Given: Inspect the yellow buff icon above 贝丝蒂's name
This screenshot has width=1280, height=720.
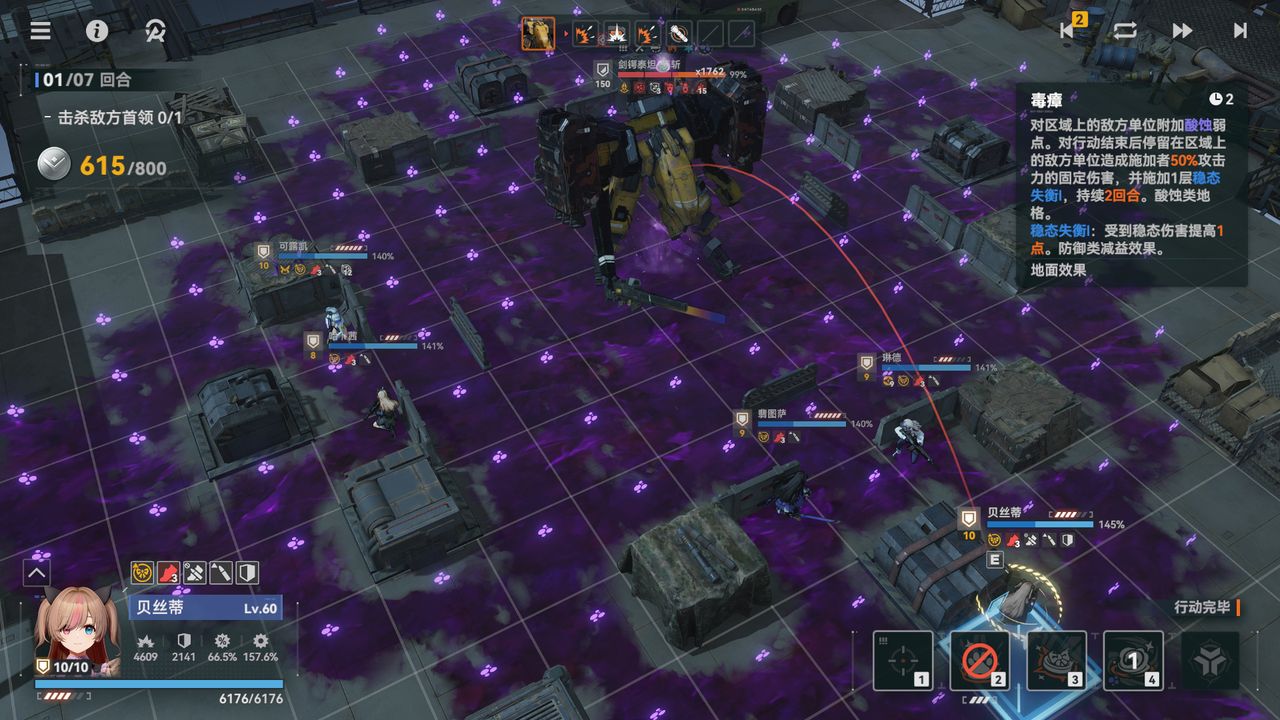Looking at the screenshot, I should point(142,573).
